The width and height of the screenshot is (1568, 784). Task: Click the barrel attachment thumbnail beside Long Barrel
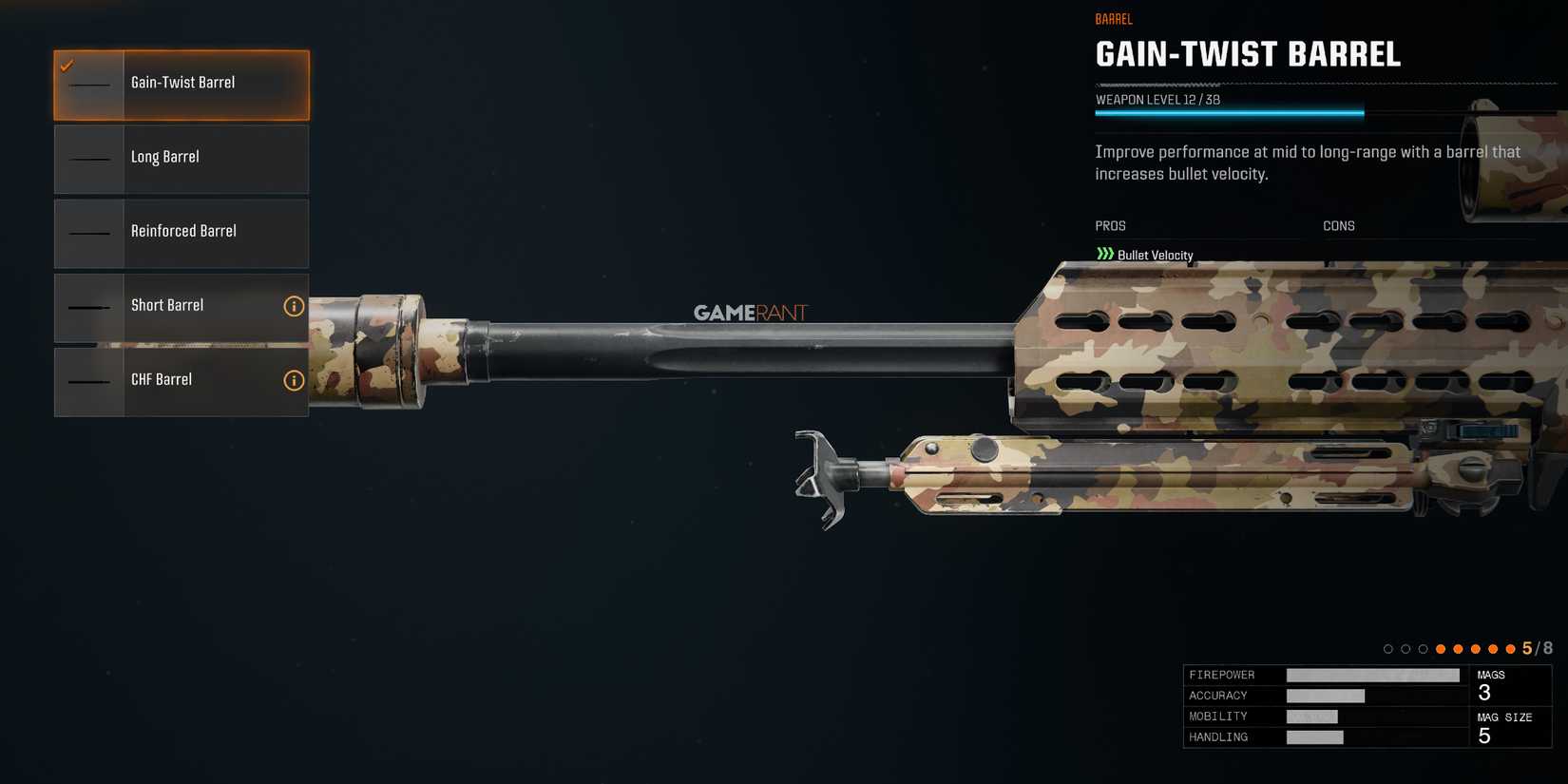tap(89, 159)
